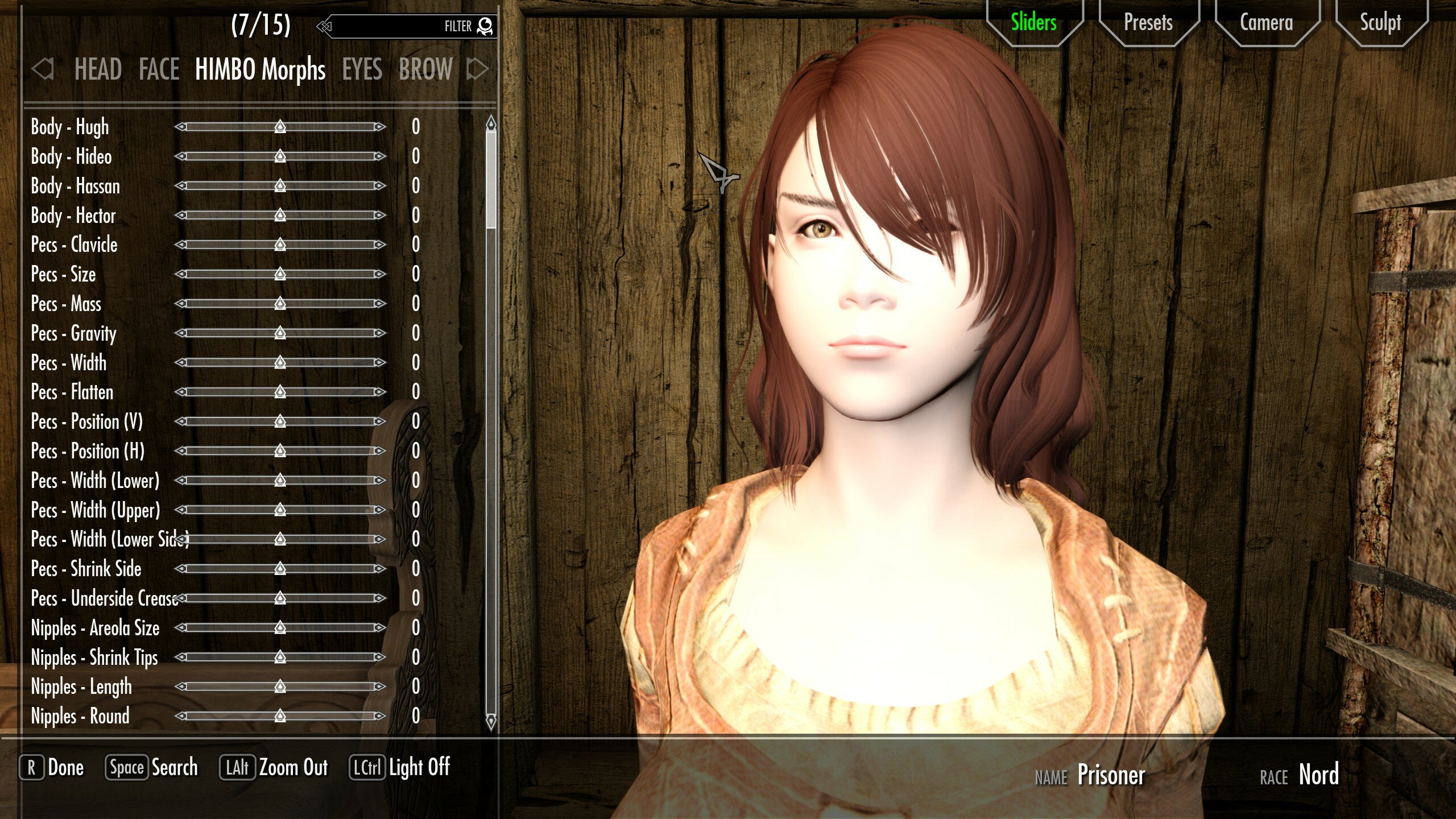Select the FACE slider category
1456x819 pixels.
pos(158,70)
